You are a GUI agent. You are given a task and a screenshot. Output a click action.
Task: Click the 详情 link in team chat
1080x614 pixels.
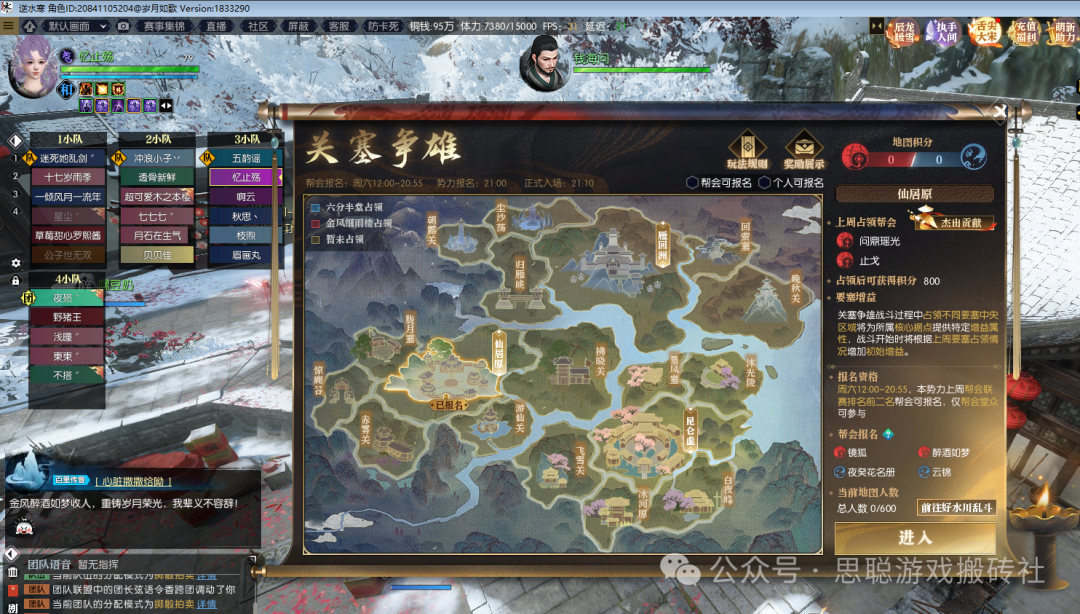pyautogui.click(x=206, y=604)
